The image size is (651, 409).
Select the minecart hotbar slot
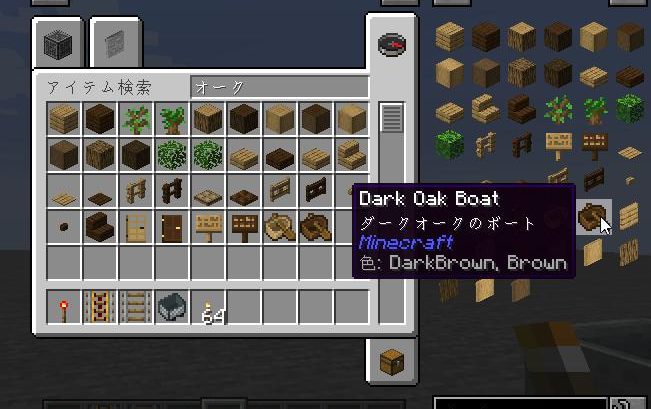(170, 307)
